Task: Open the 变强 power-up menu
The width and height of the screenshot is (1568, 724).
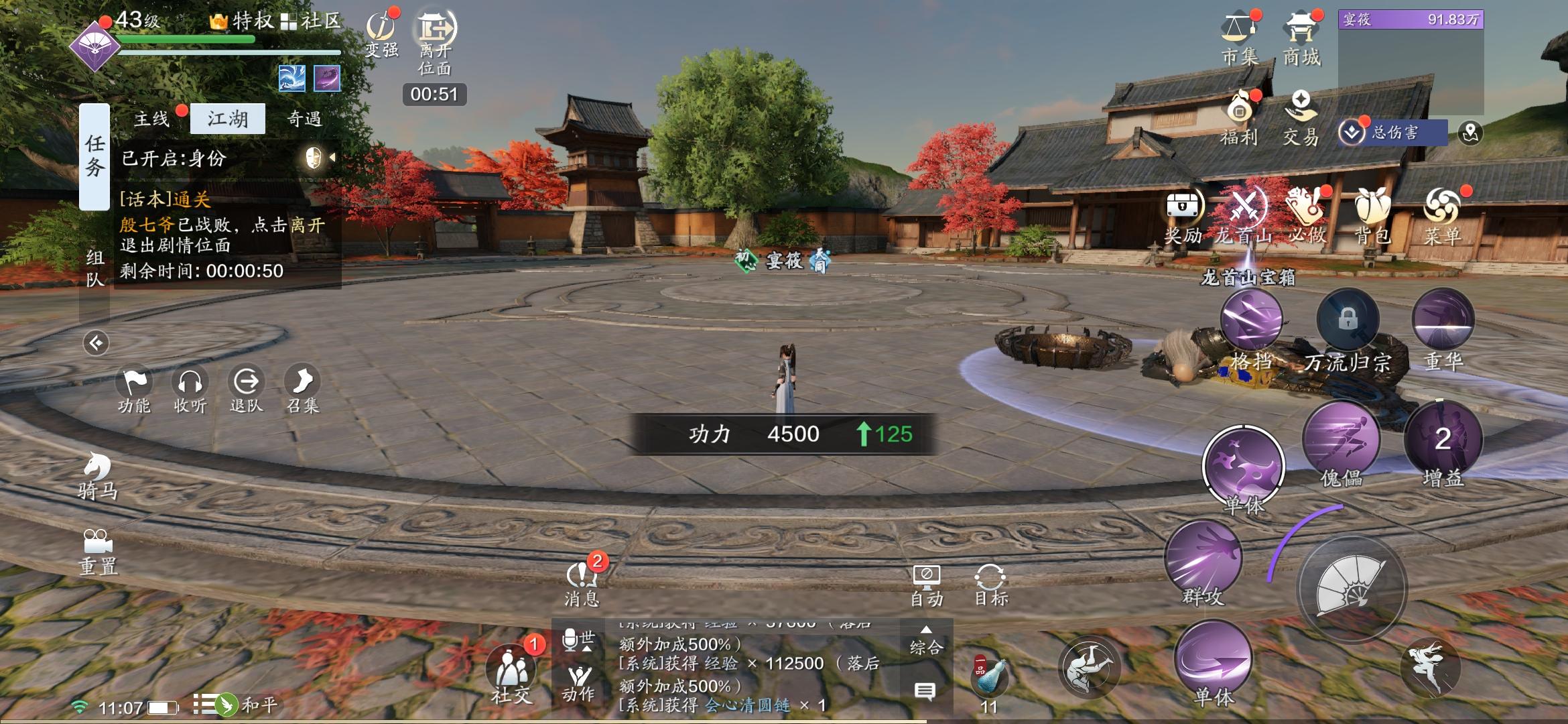Action: pos(382,35)
